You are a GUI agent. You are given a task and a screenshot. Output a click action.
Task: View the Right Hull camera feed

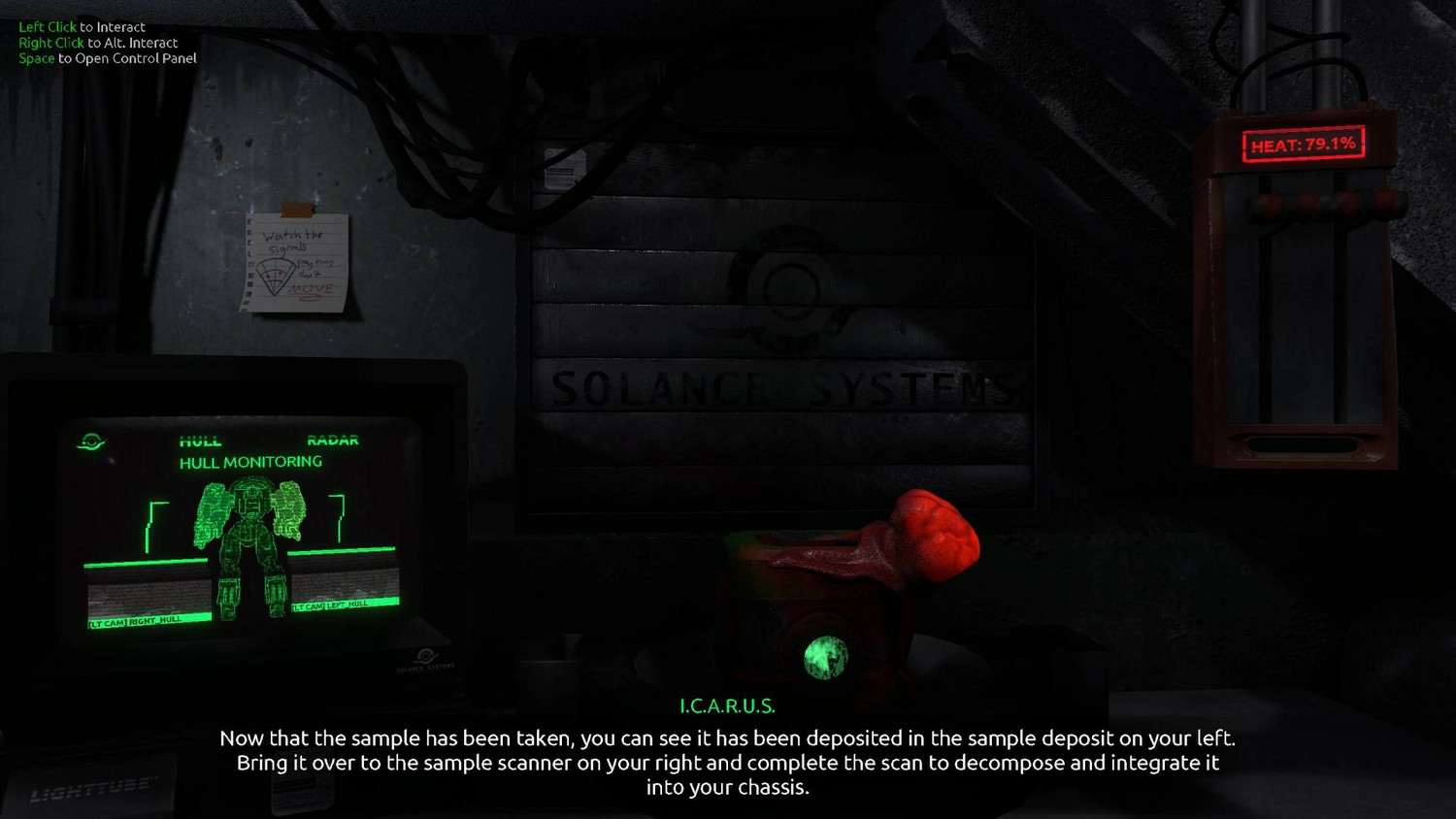point(148,594)
